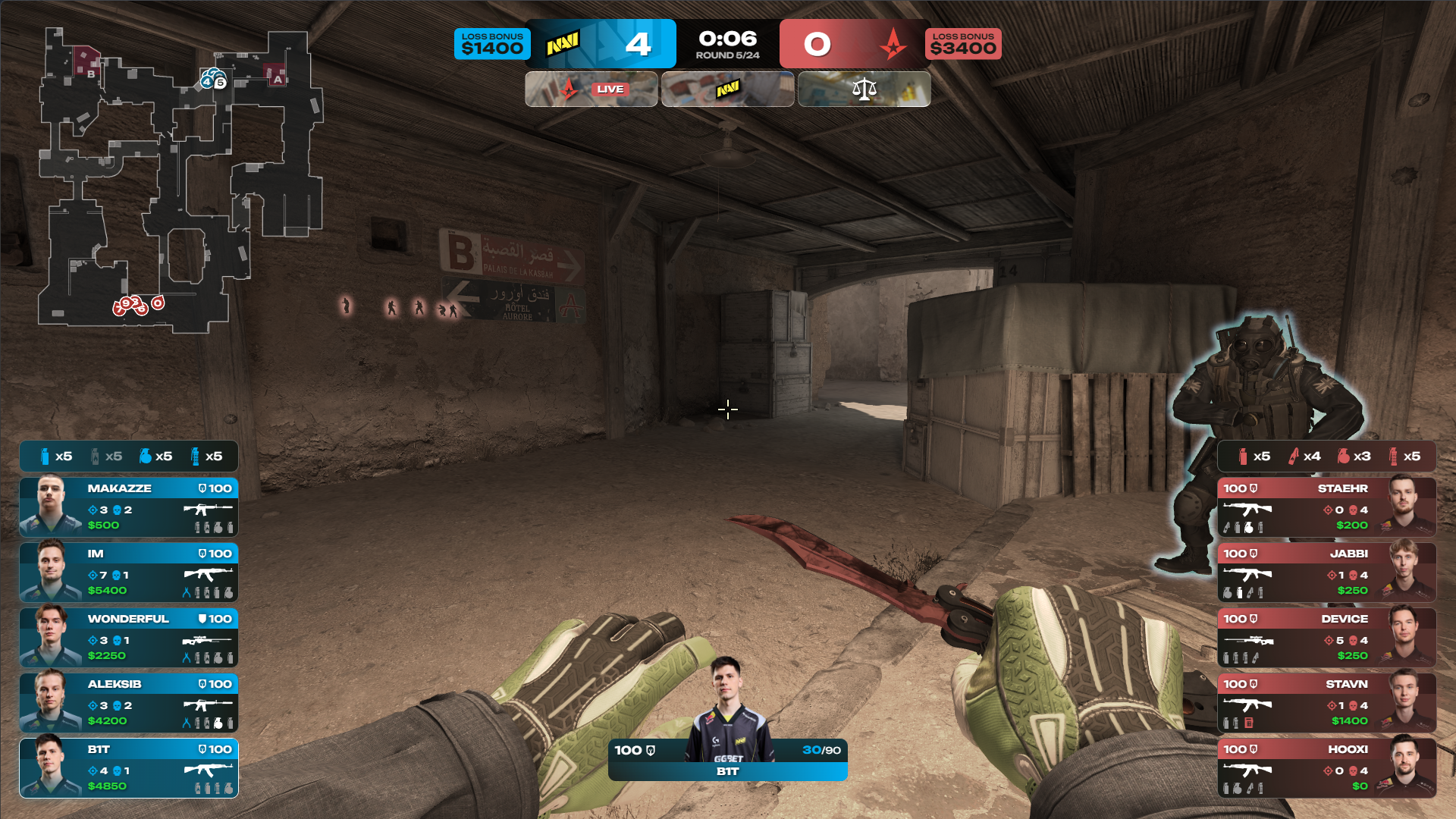Open the scales decider map thumbnail
This screenshot has height=819, width=1456.
click(864, 89)
